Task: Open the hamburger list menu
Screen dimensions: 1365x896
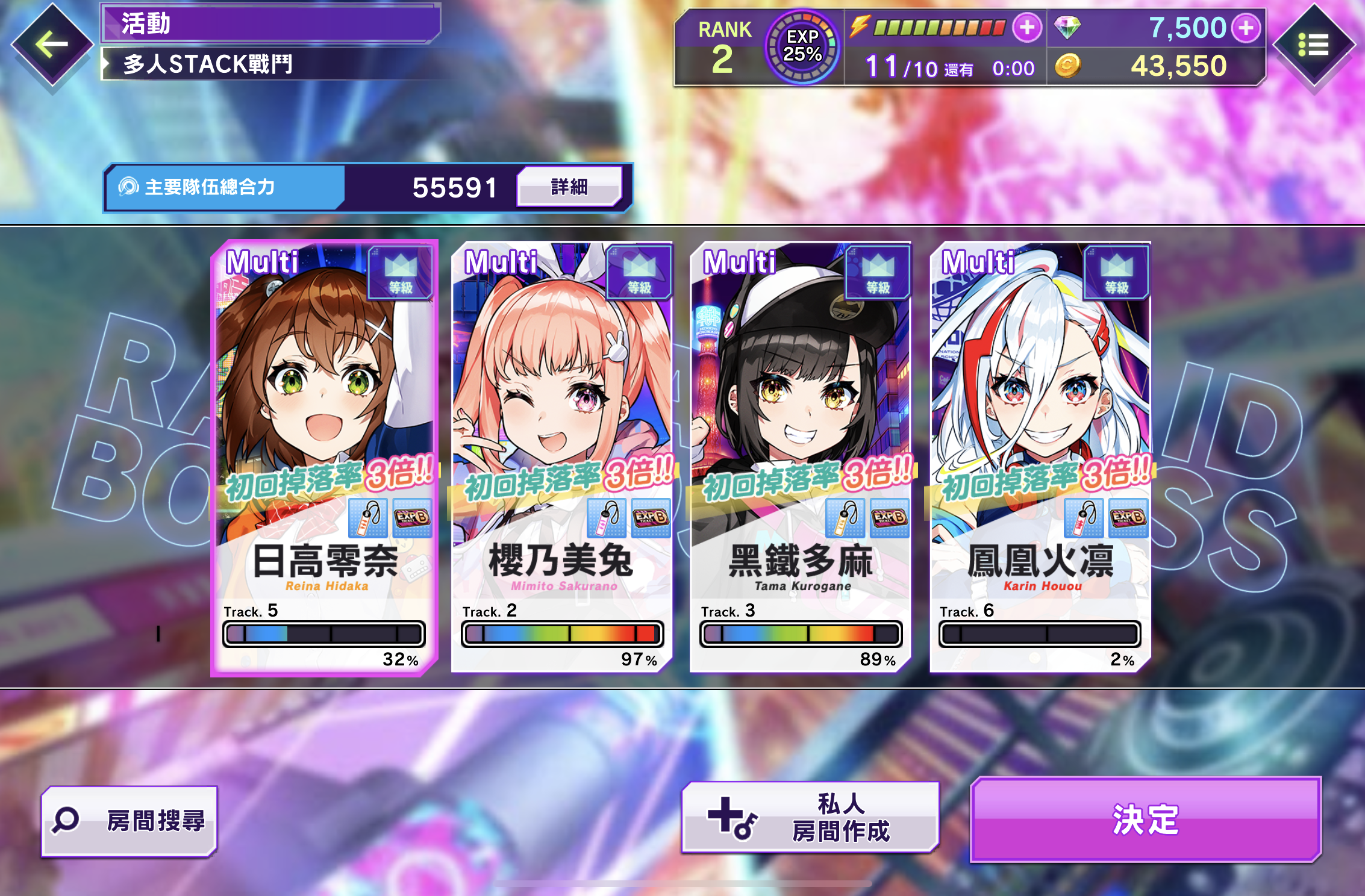Action: (x=1313, y=45)
